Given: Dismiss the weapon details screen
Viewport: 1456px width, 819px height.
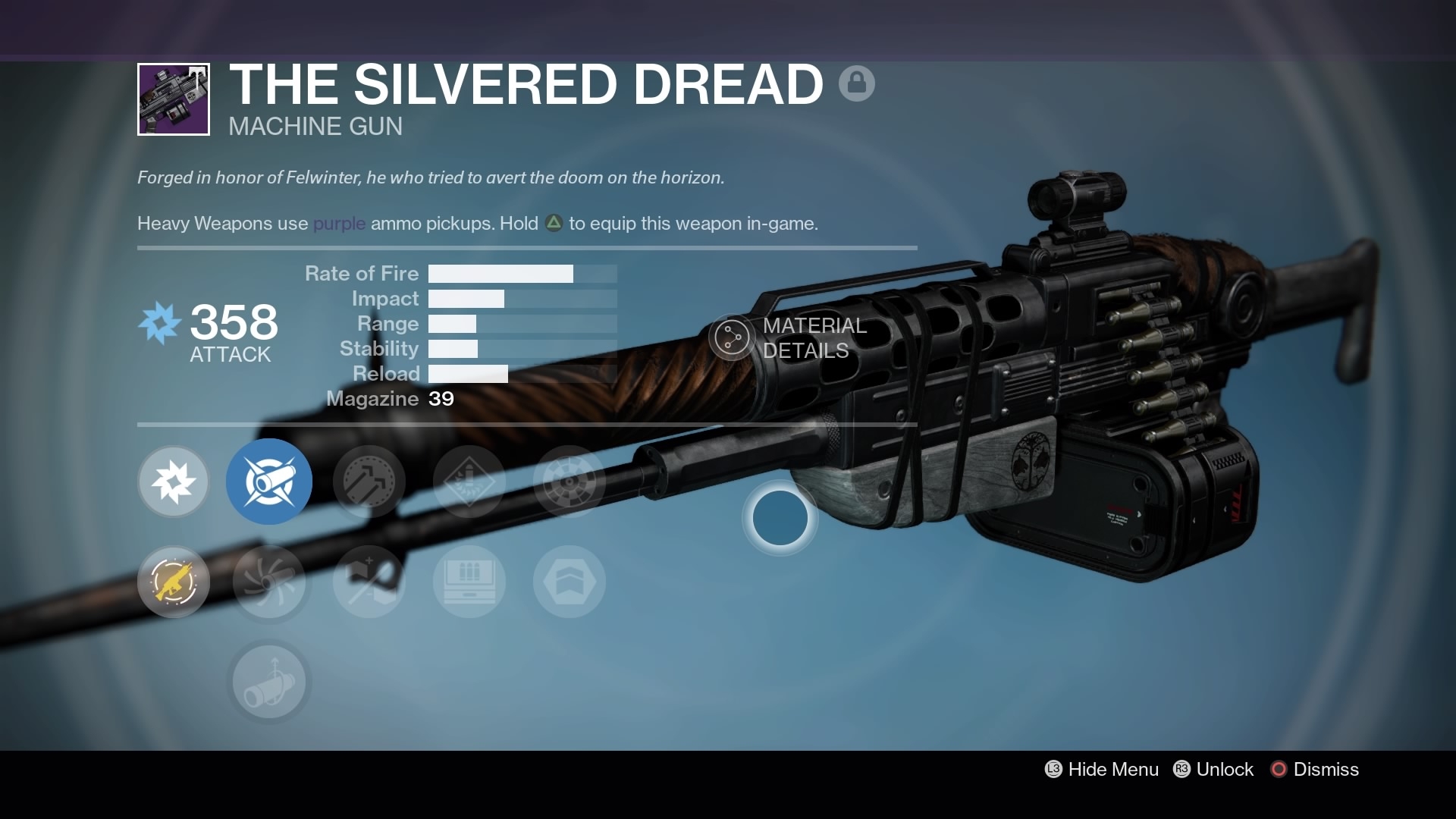Looking at the screenshot, I should click(x=1315, y=769).
